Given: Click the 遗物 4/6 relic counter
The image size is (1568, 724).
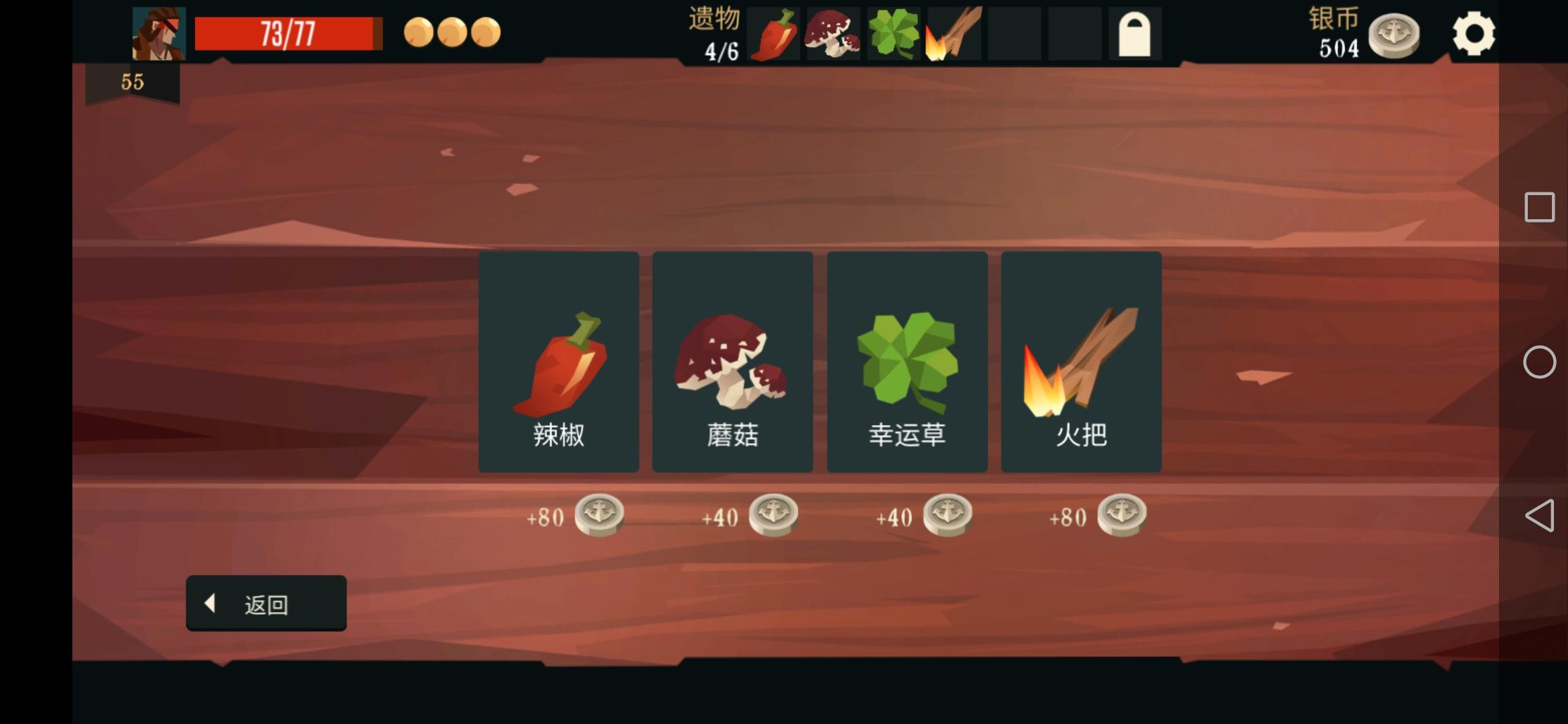Looking at the screenshot, I should point(714,34).
